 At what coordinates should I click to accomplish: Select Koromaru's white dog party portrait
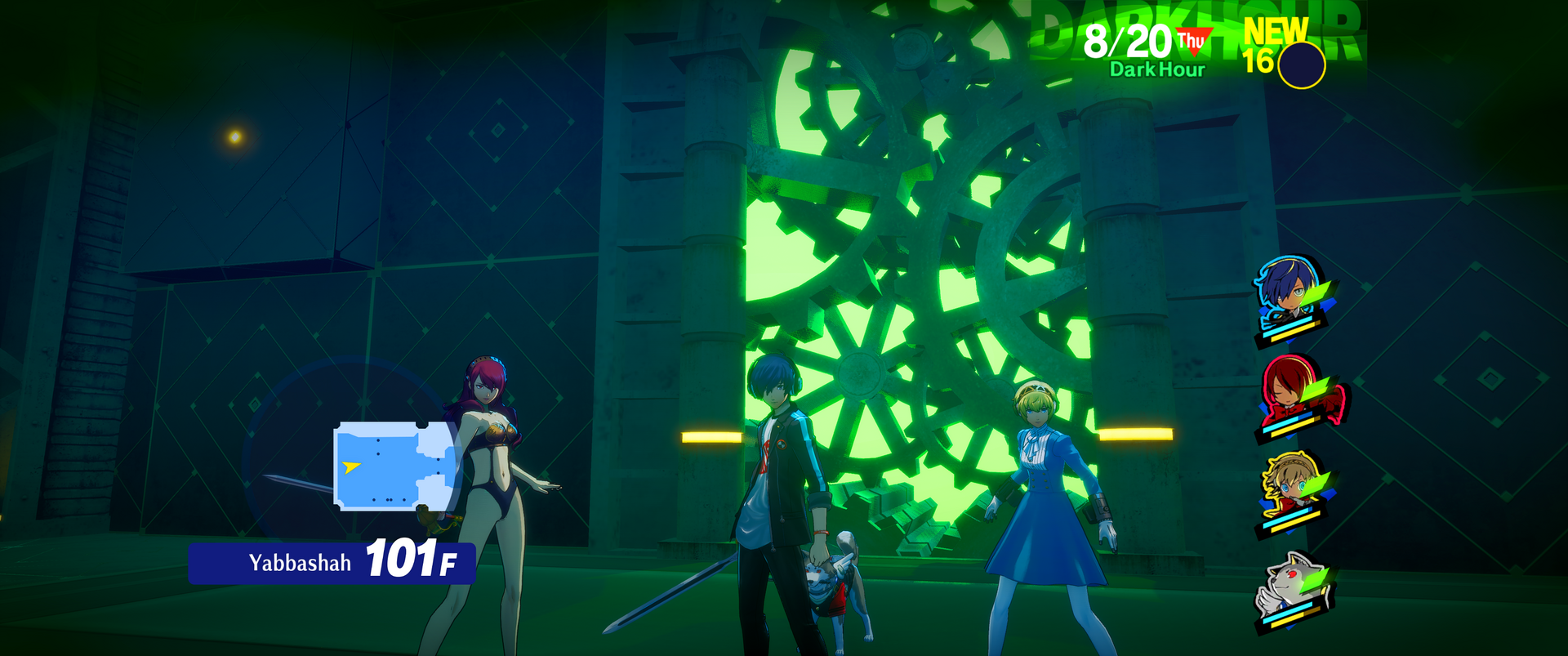point(1292,587)
